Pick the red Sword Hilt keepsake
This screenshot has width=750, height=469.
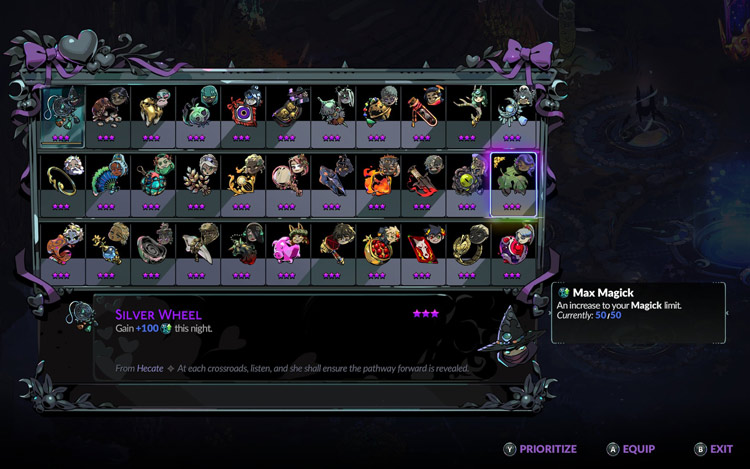coord(421,180)
